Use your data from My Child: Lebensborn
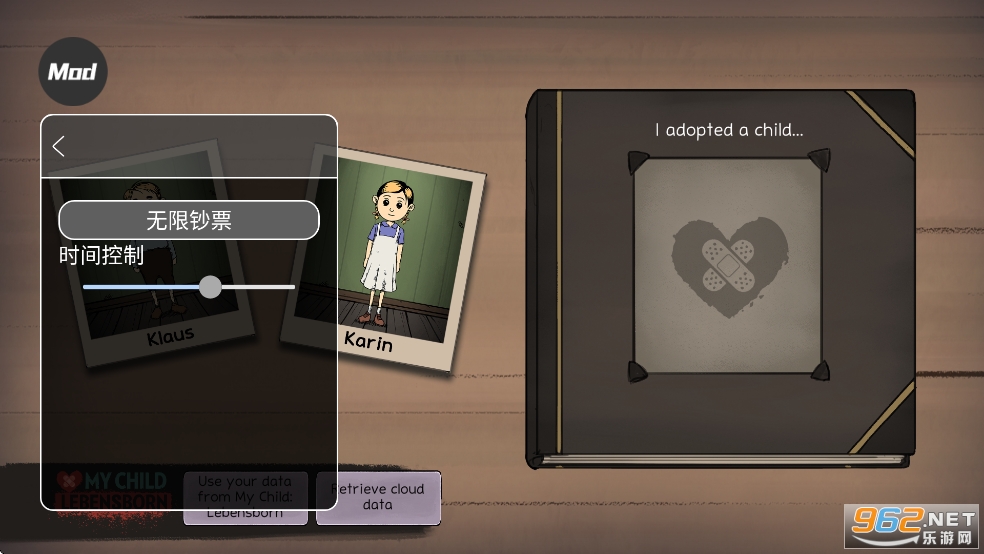This screenshot has width=984, height=554. [245, 497]
